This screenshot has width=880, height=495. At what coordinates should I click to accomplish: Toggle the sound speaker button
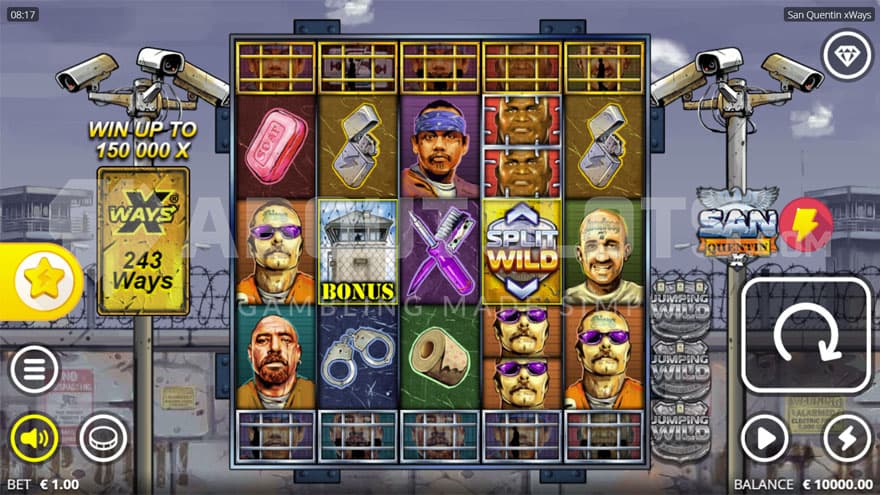pyautogui.click(x=34, y=438)
